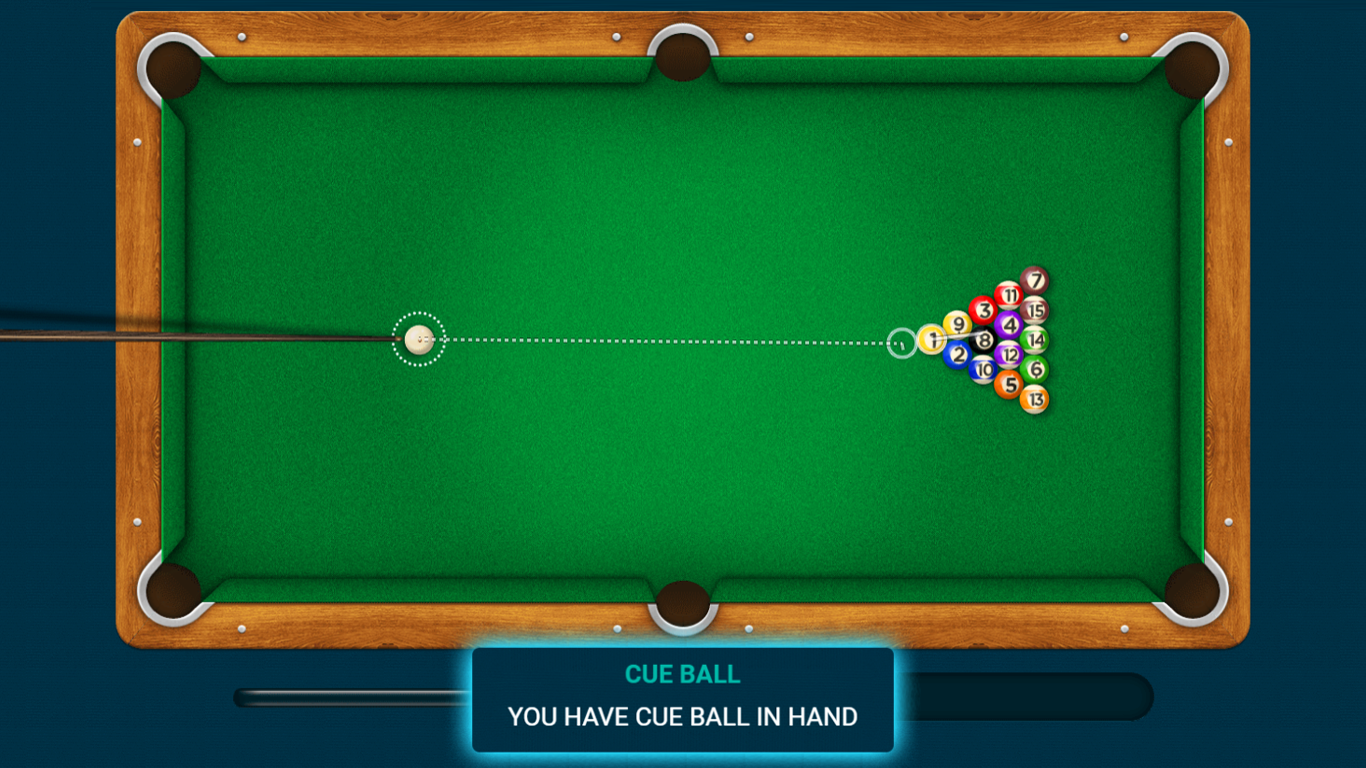The image size is (1366, 768).
Task: Aim at the yellow 1 ball
Action: pos(934,339)
